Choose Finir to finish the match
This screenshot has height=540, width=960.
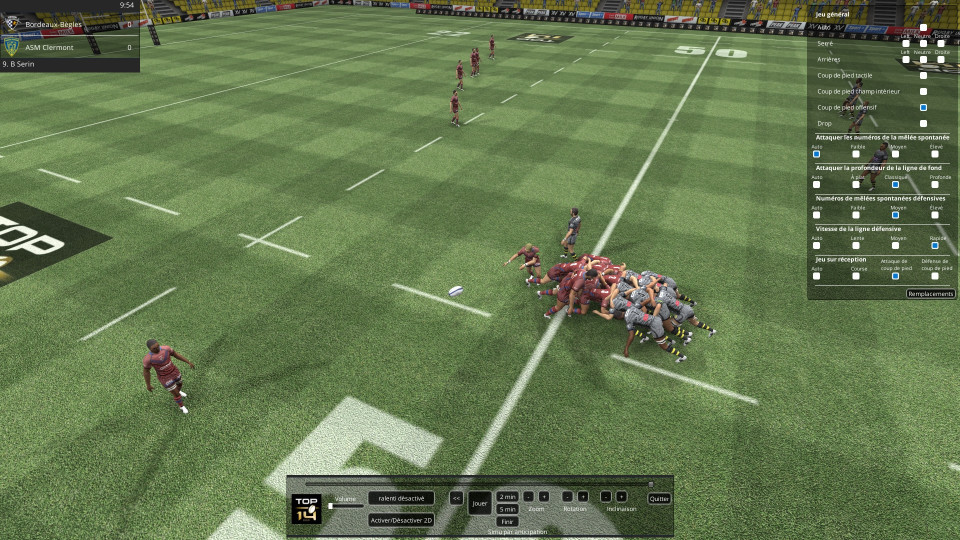507,521
